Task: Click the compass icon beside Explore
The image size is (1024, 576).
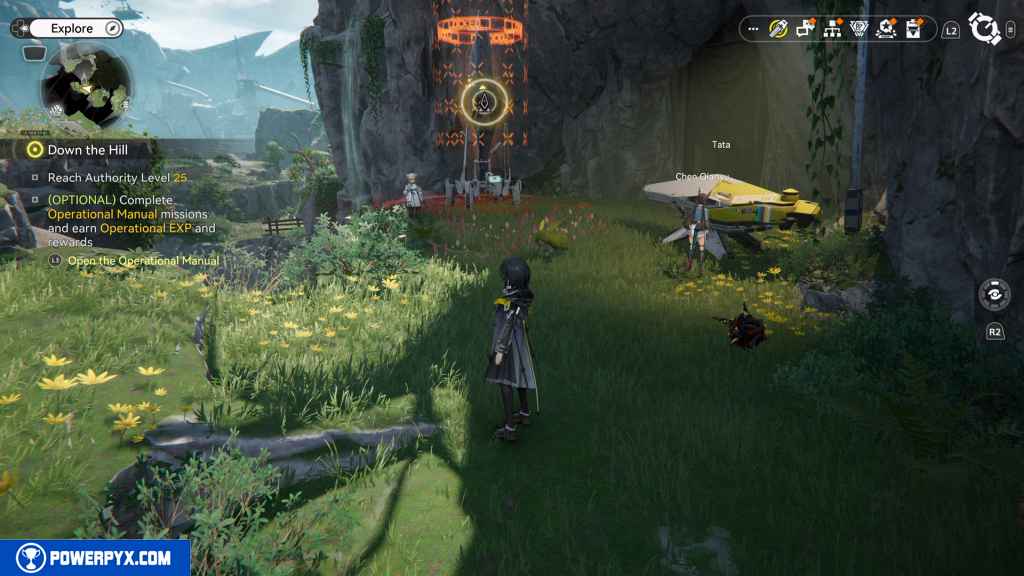Action: point(112,29)
